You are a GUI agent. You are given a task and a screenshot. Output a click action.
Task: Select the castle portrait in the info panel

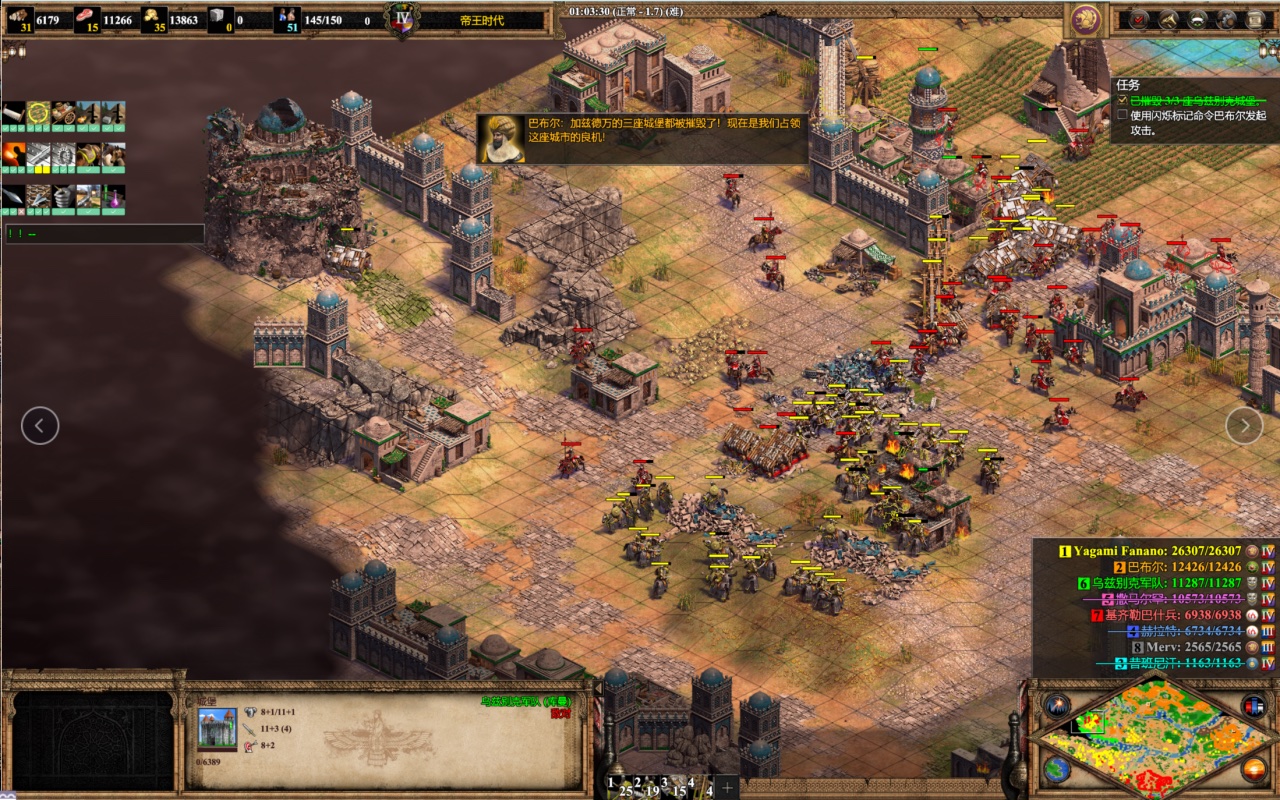click(217, 728)
